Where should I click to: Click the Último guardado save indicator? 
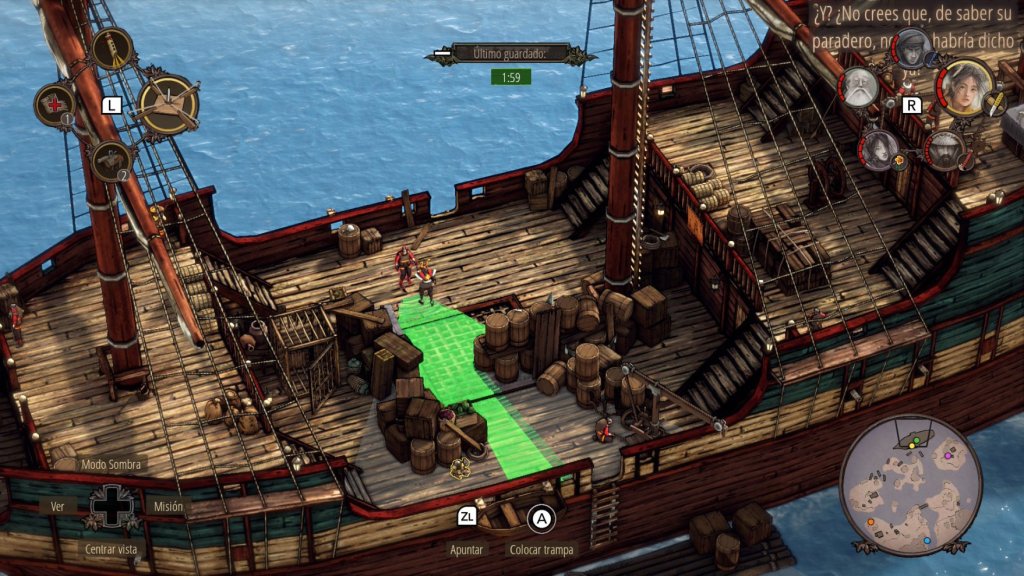[510, 53]
